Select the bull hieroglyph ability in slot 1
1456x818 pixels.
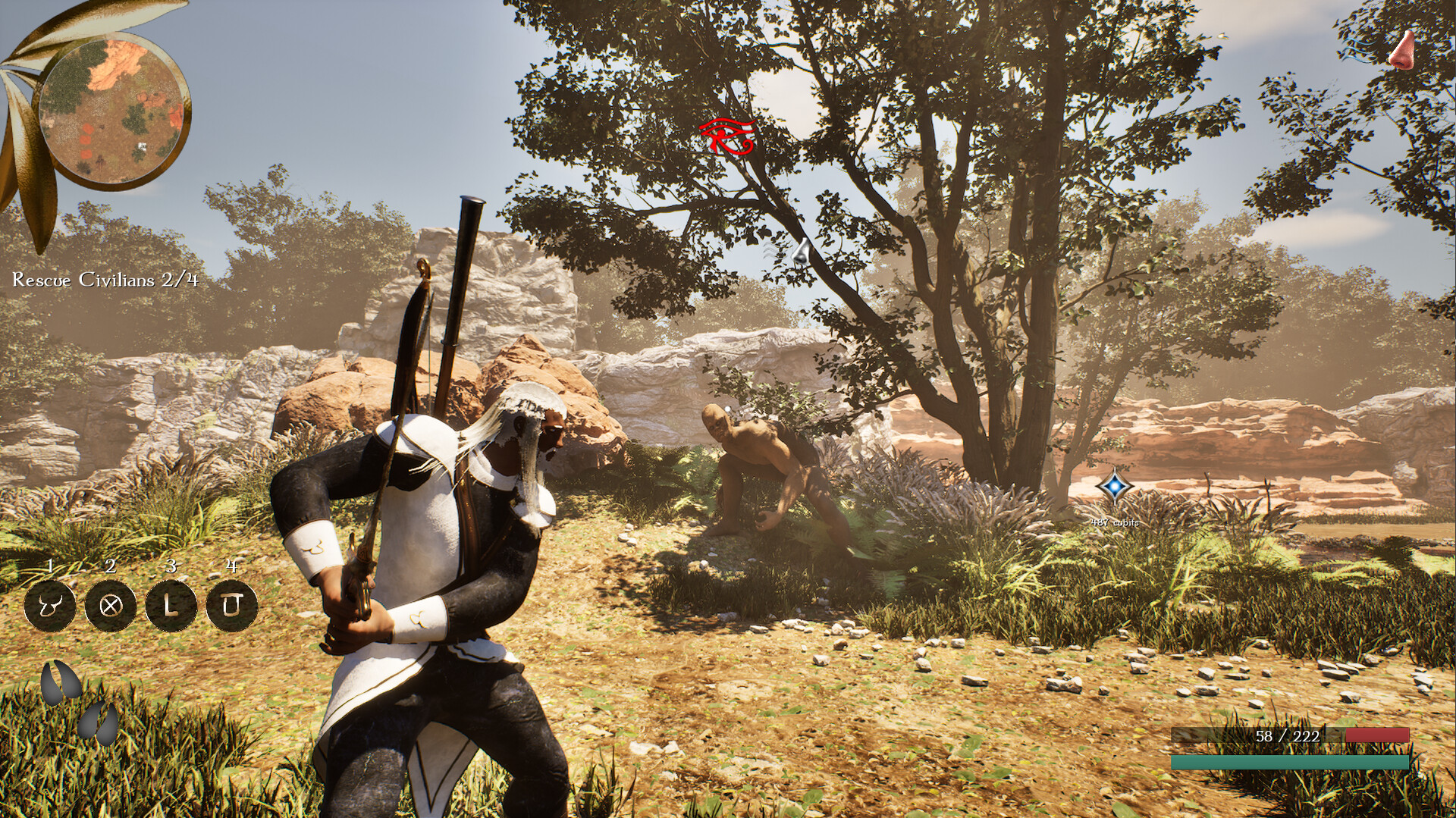tap(51, 605)
